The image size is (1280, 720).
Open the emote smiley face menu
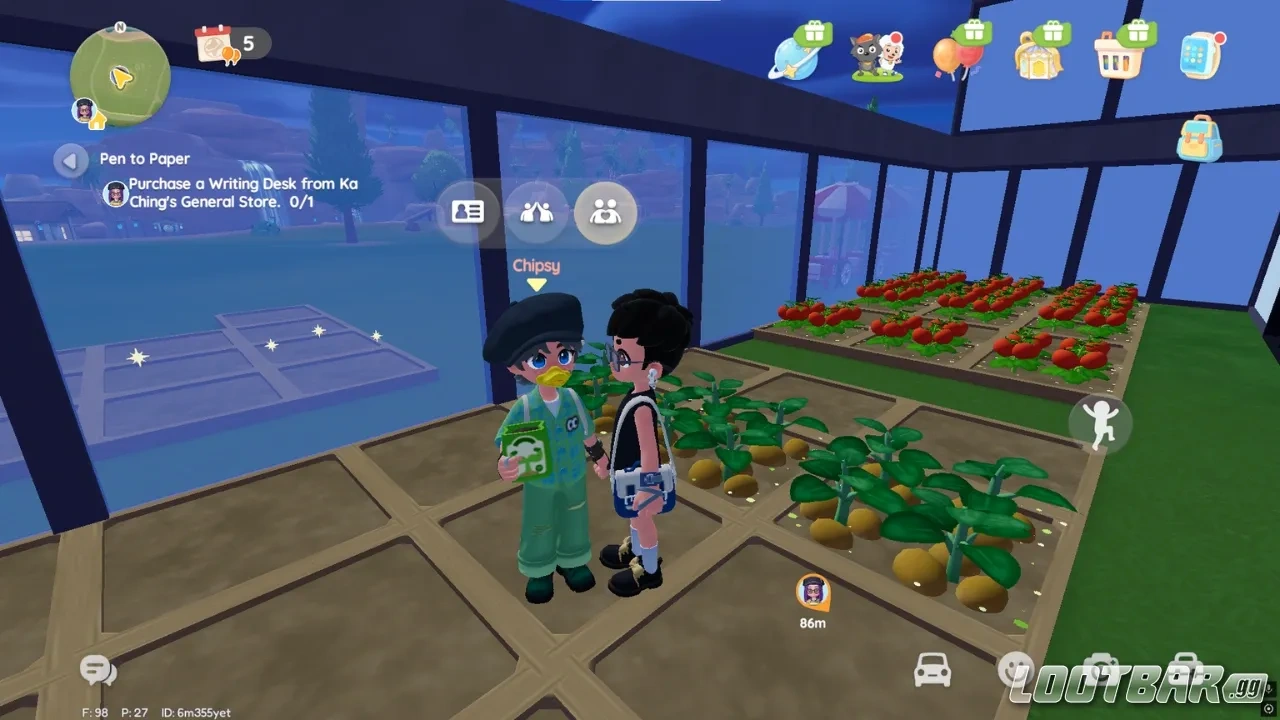(1016, 670)
